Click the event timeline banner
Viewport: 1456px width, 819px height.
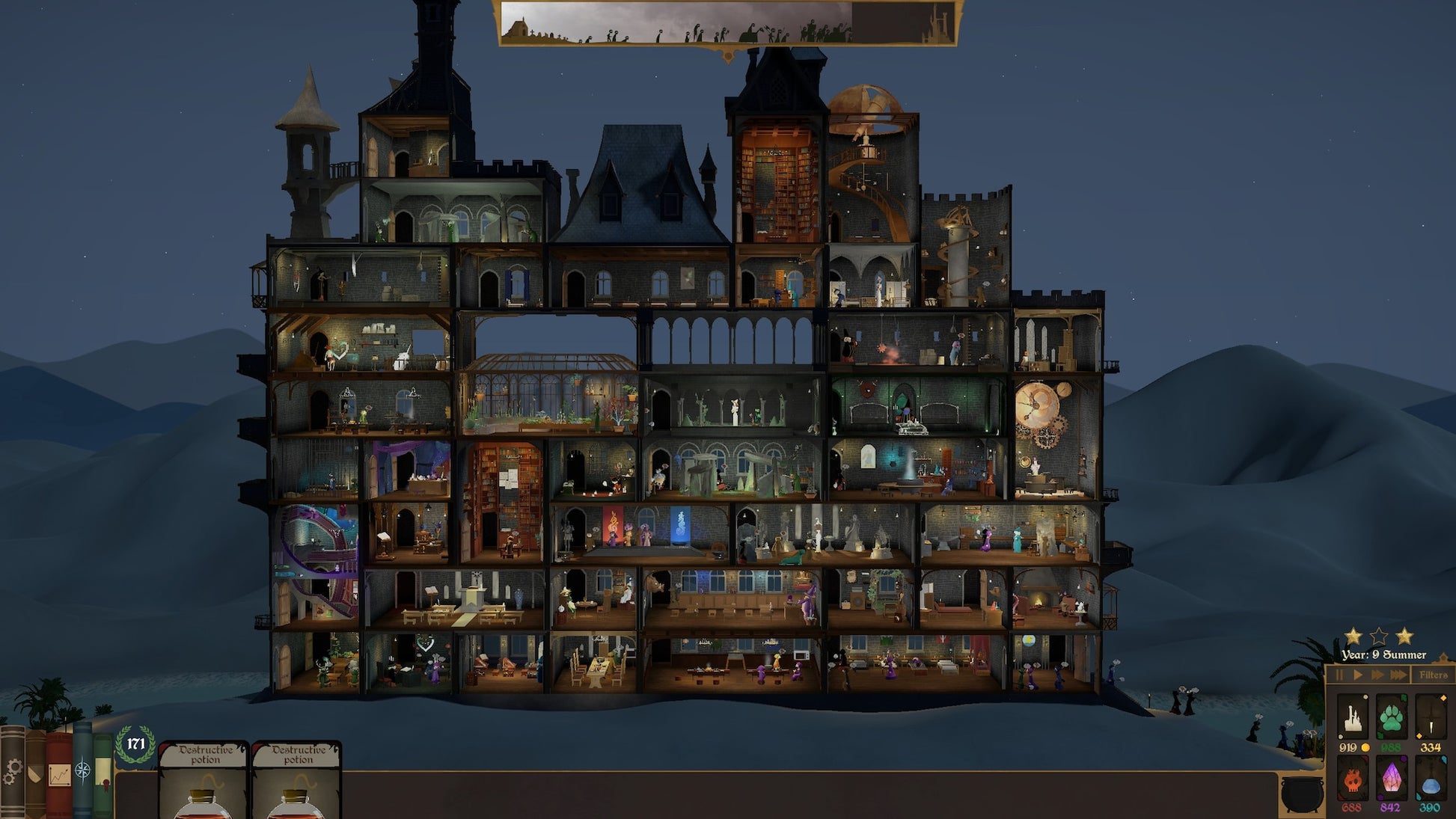727,22
